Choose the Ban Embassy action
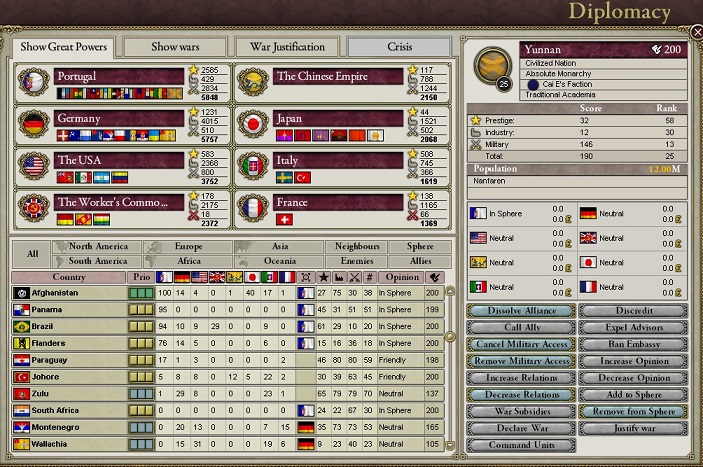 633,344
